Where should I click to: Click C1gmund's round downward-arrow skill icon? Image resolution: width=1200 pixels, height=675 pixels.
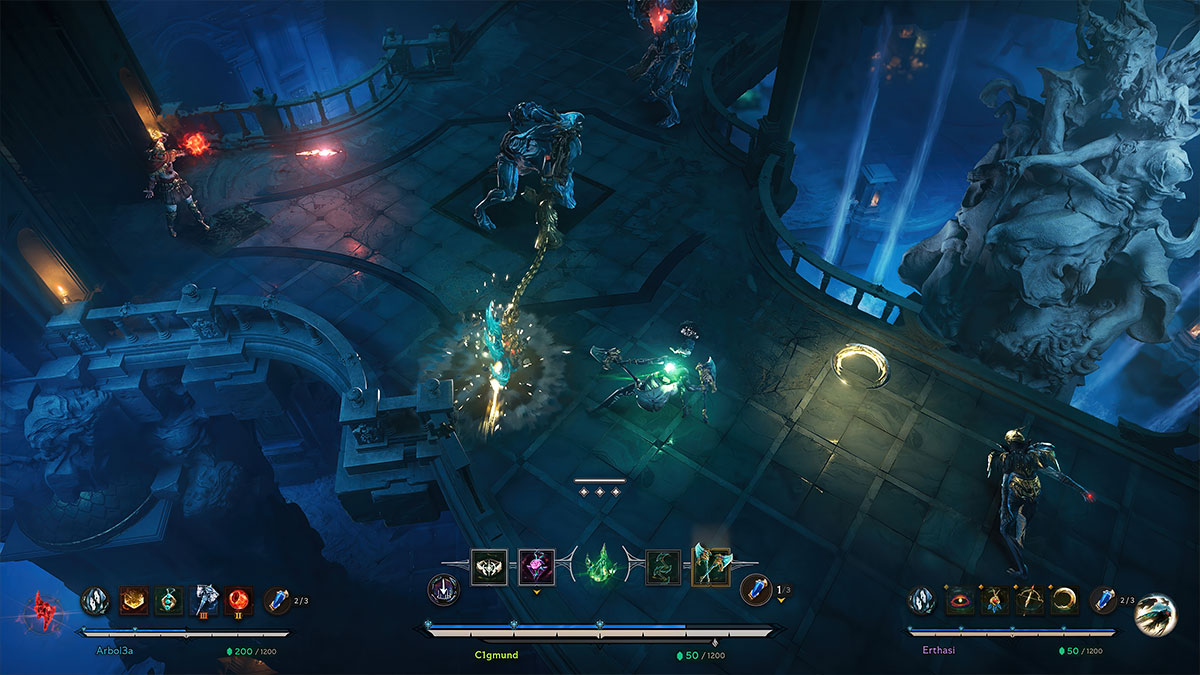click(442, 590)
